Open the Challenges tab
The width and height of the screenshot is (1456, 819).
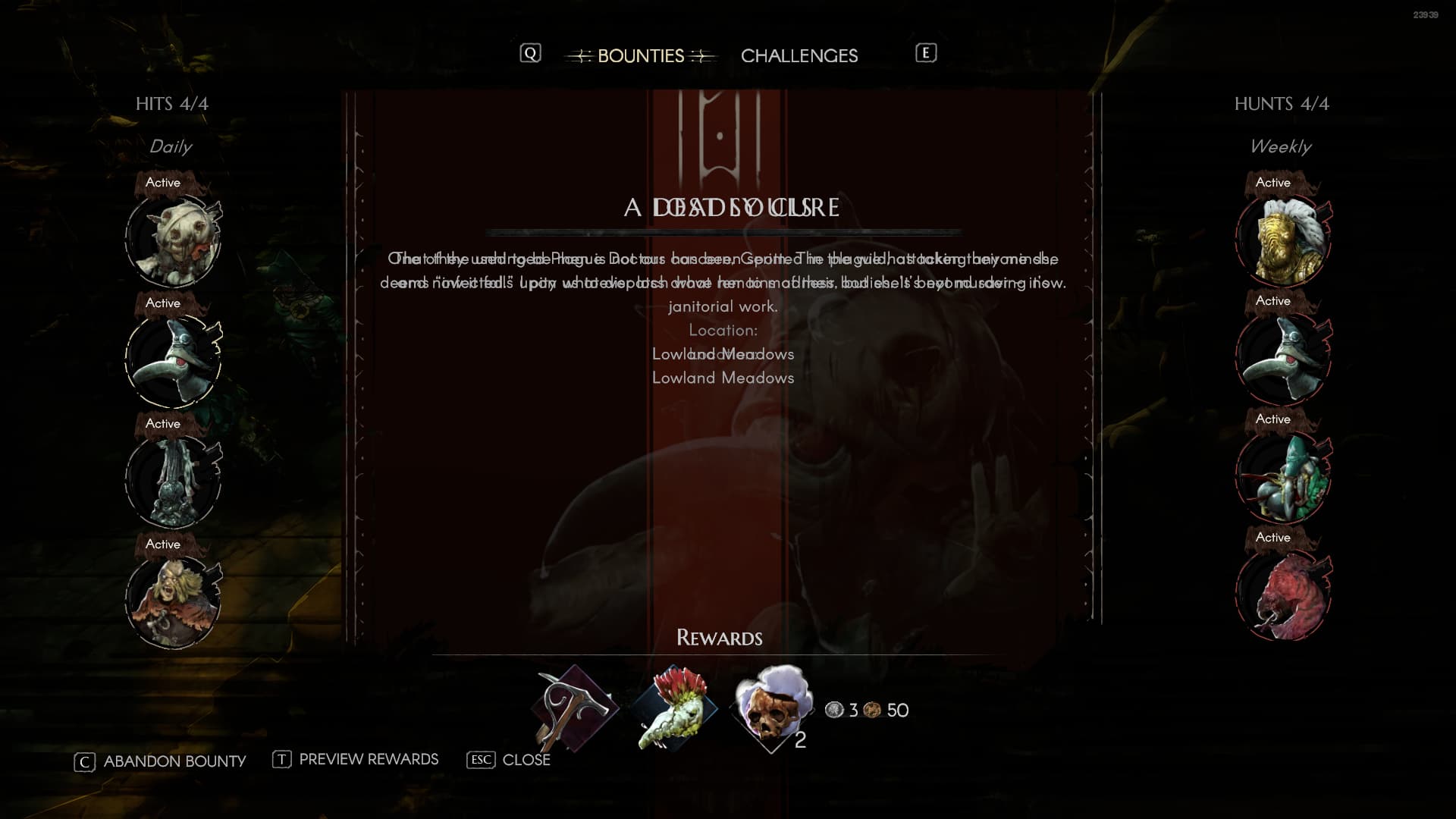point(799,56)
